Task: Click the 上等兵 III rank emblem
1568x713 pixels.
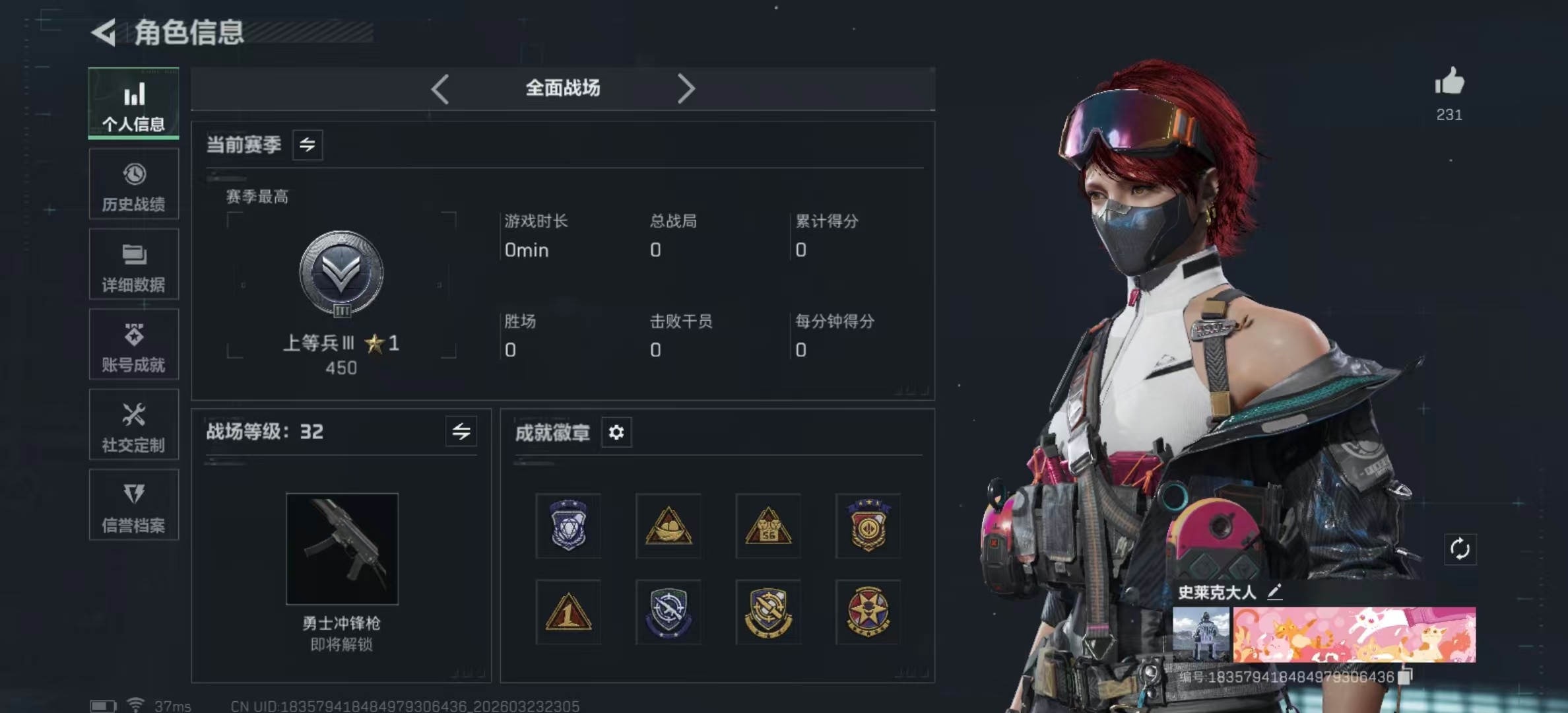Action: coord(341,273)
